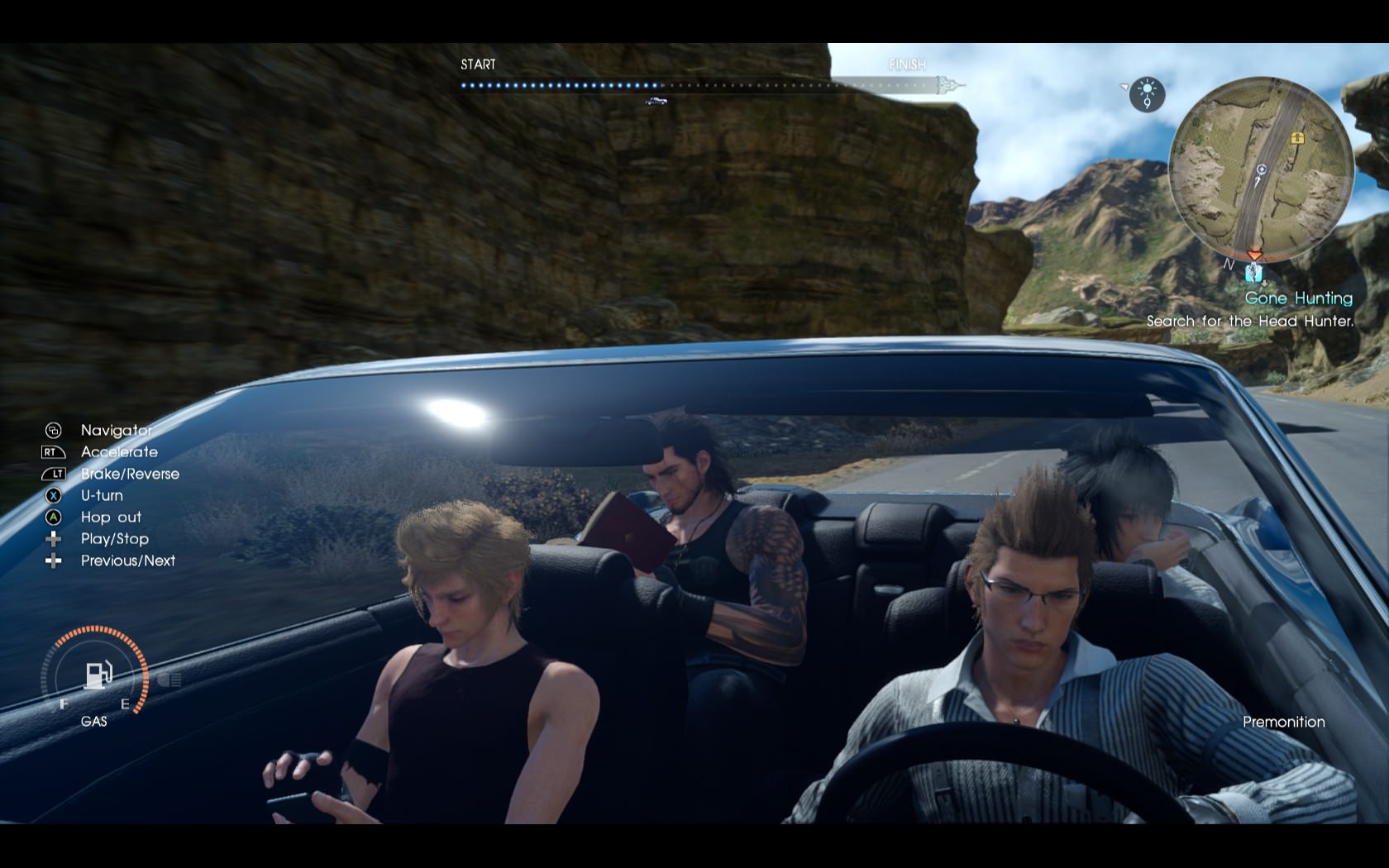Select the Gone Hunting quest tracker
The height and width of the screenshot is (868, 1389).
click(x=1298, y=298)
